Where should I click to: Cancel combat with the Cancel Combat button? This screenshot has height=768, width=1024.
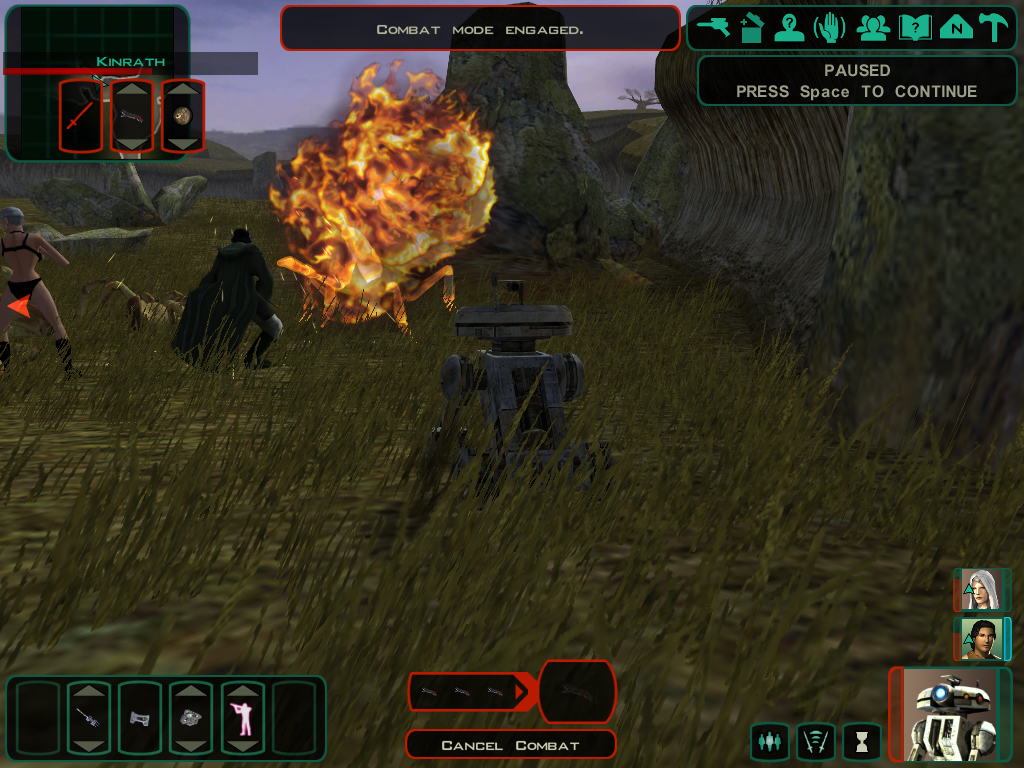click(510, 745)
